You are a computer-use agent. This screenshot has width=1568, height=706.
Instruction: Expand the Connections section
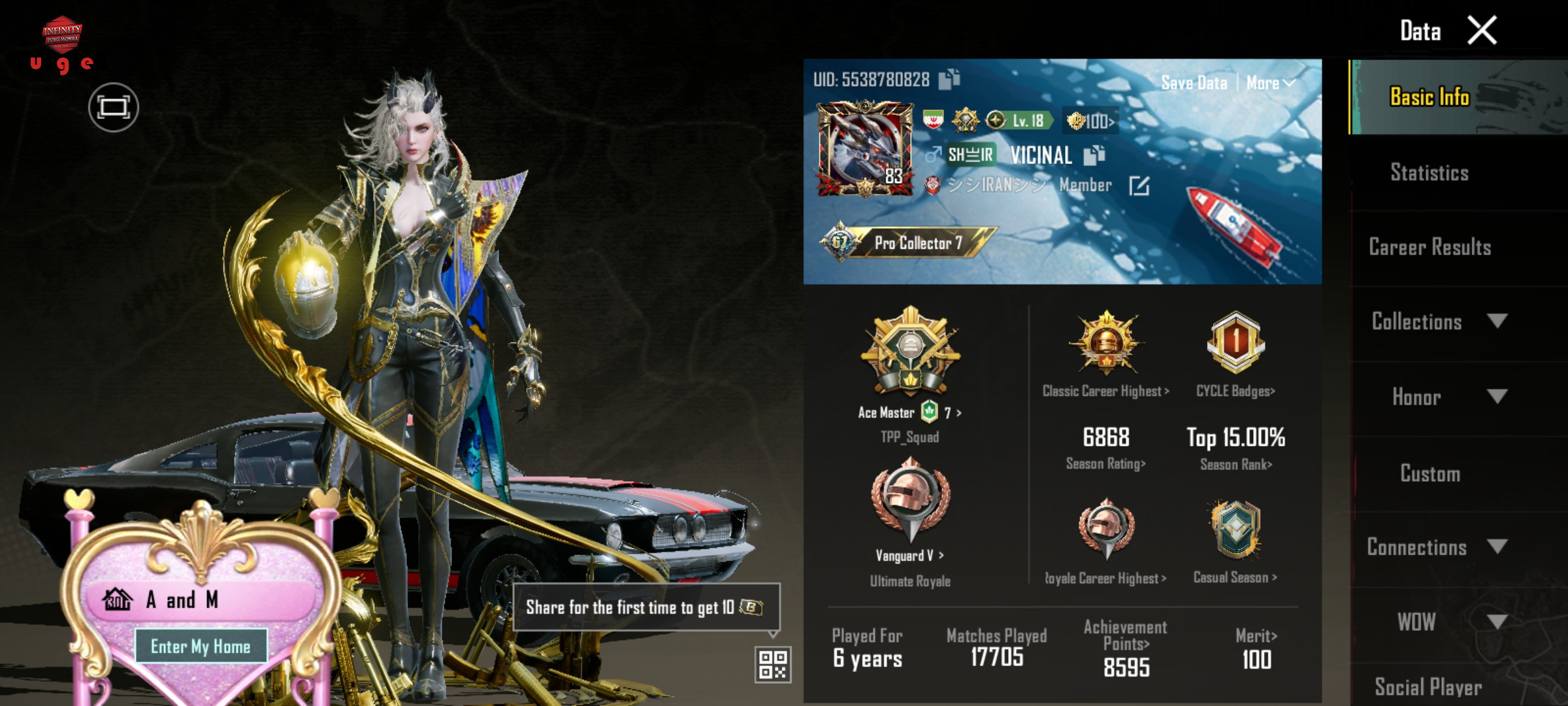1437,547
